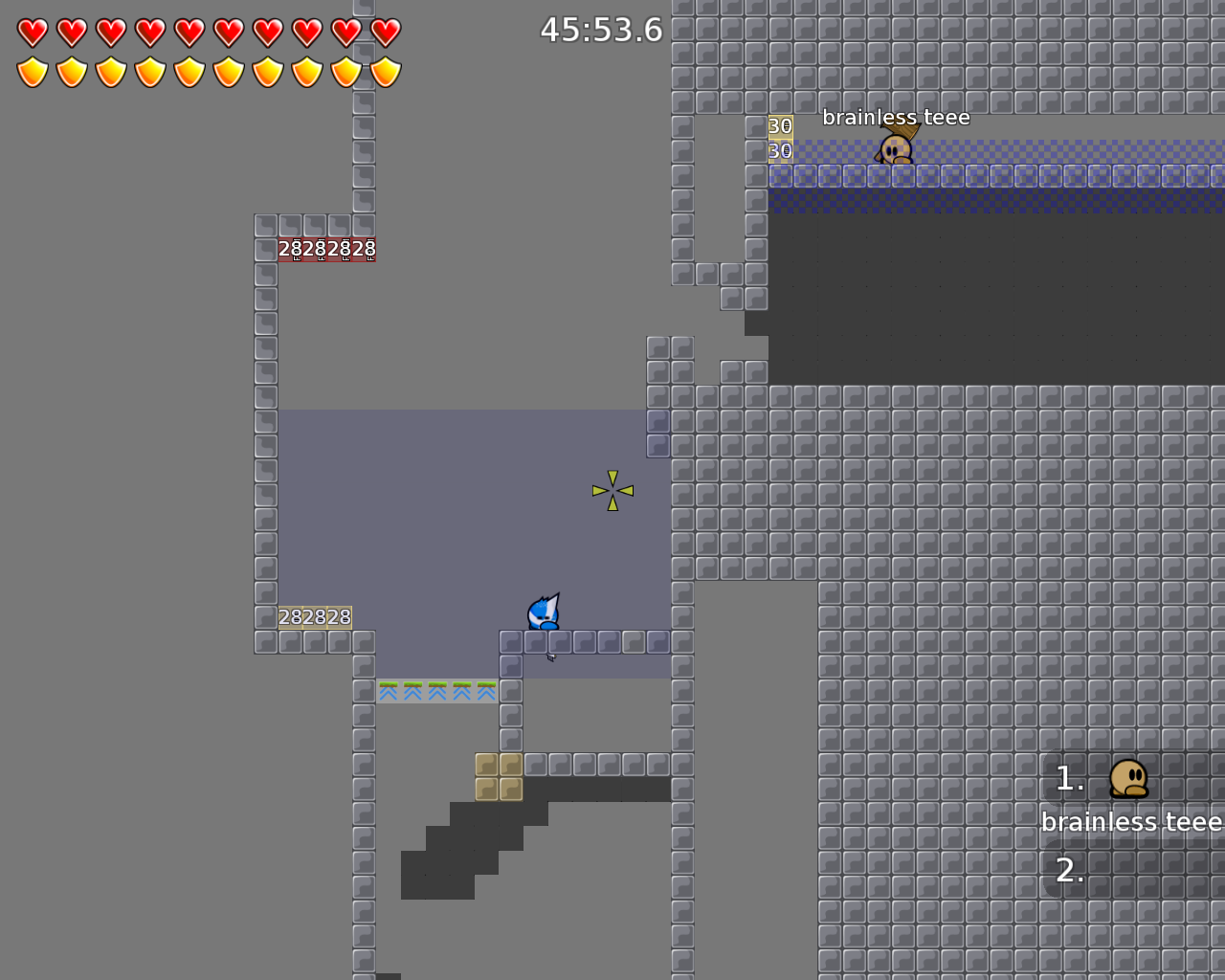
Task: Click the scoreboard name brainless teee
Action: pos(1129,821)
